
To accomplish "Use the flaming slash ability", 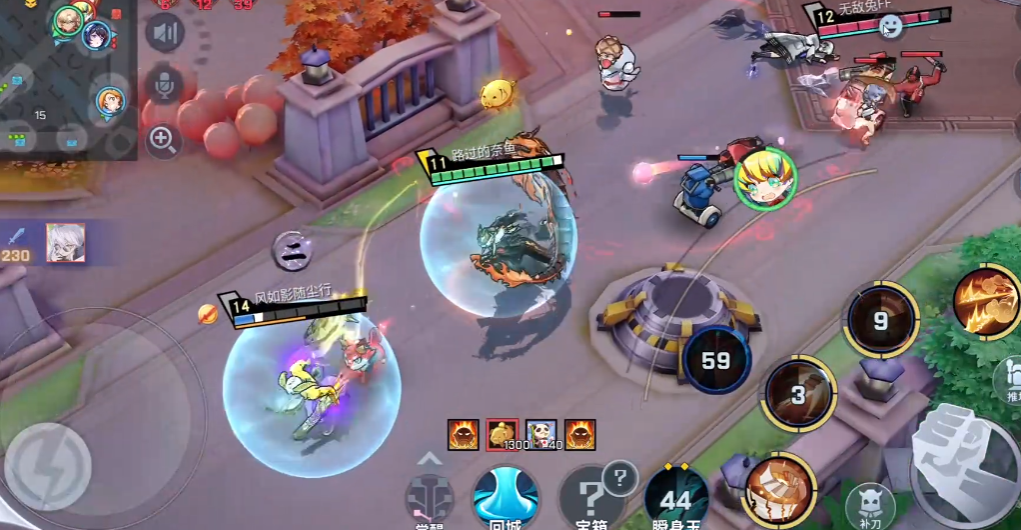I will click(x=985, y=302).
